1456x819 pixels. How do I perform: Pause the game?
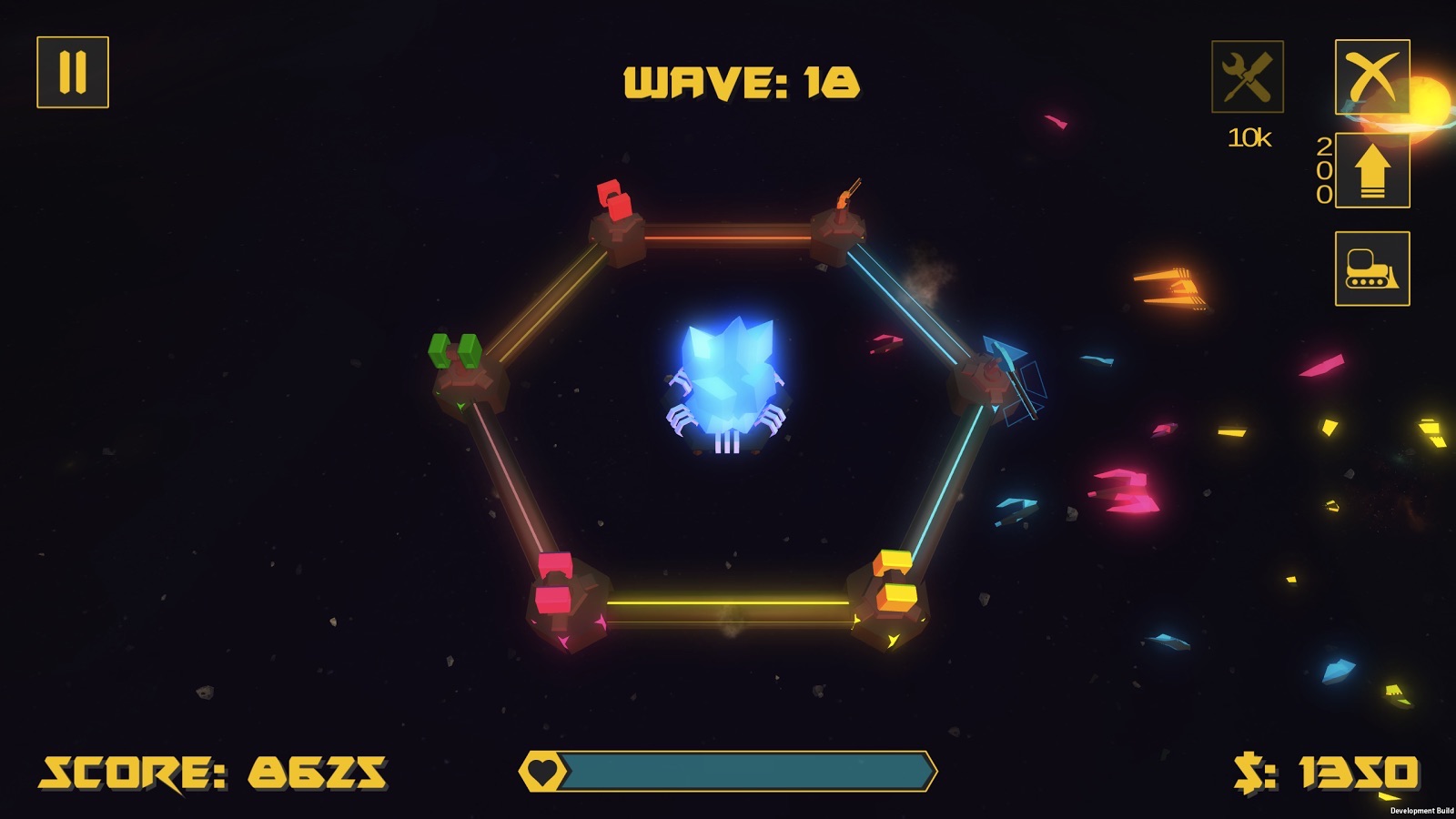pyautogui.click(x=73, y=72)
